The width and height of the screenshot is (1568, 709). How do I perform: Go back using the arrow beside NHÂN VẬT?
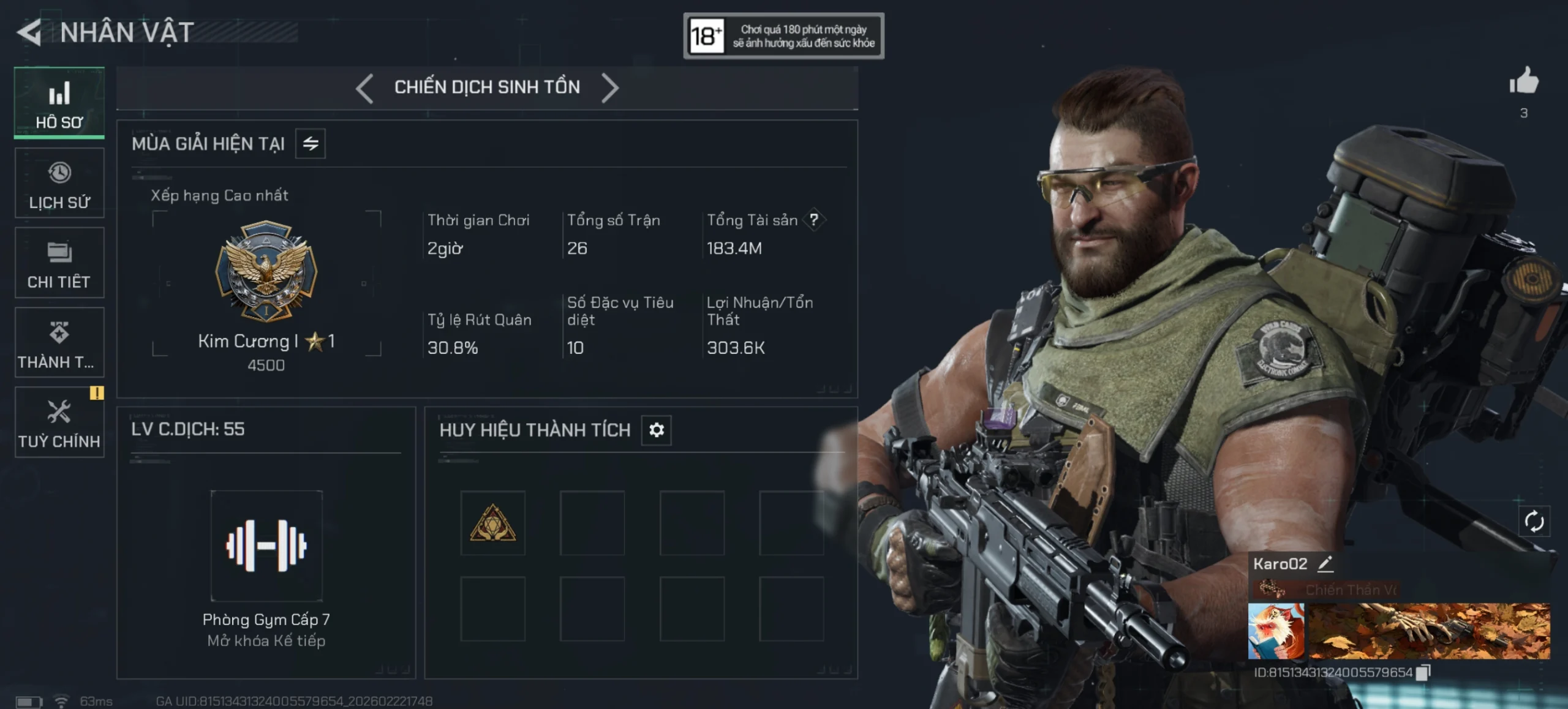[29, 32]
